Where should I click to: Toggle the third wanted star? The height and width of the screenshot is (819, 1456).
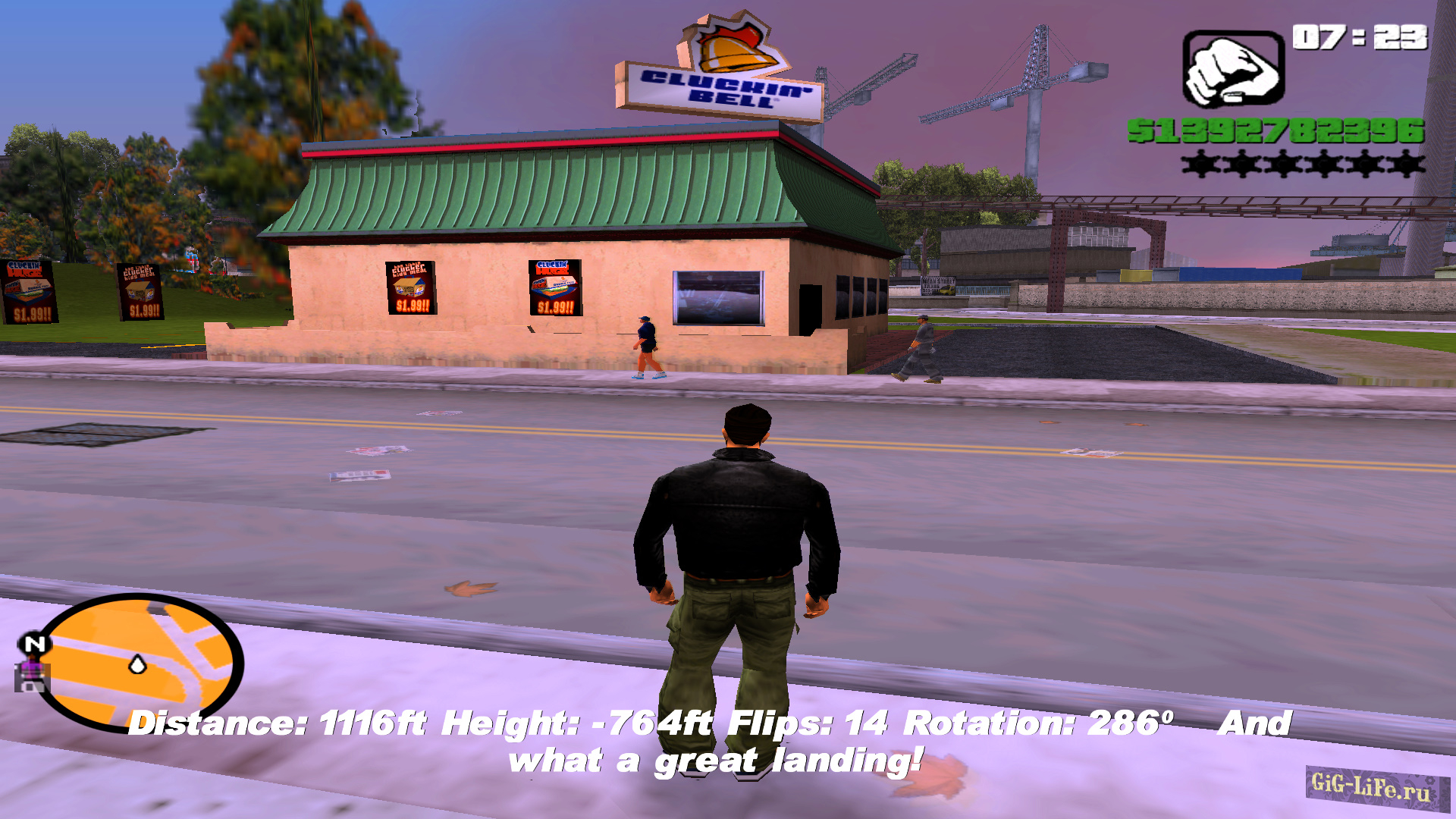1284,163
